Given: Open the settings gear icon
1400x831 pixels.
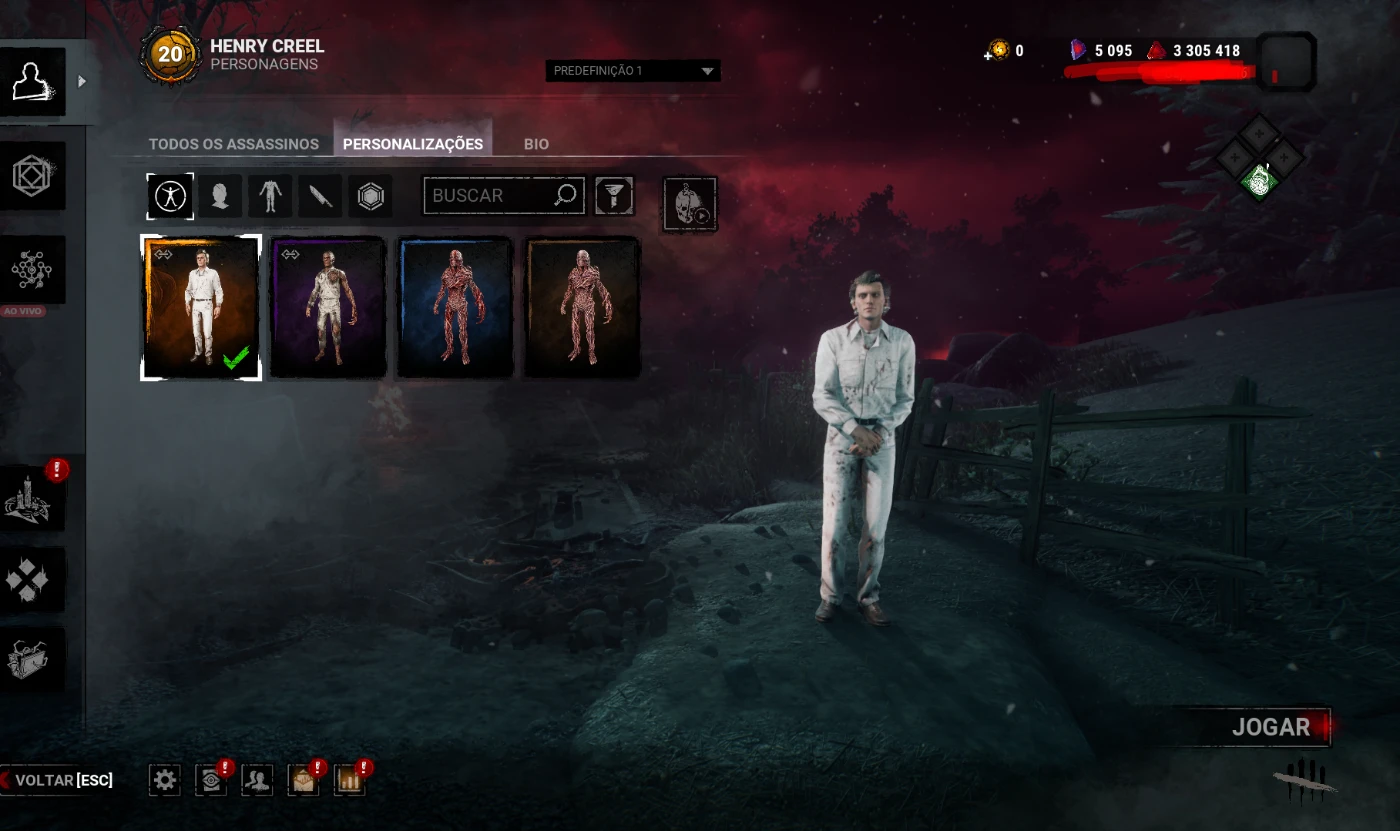Looking at the screenshot, I should [x=165, y=780].
